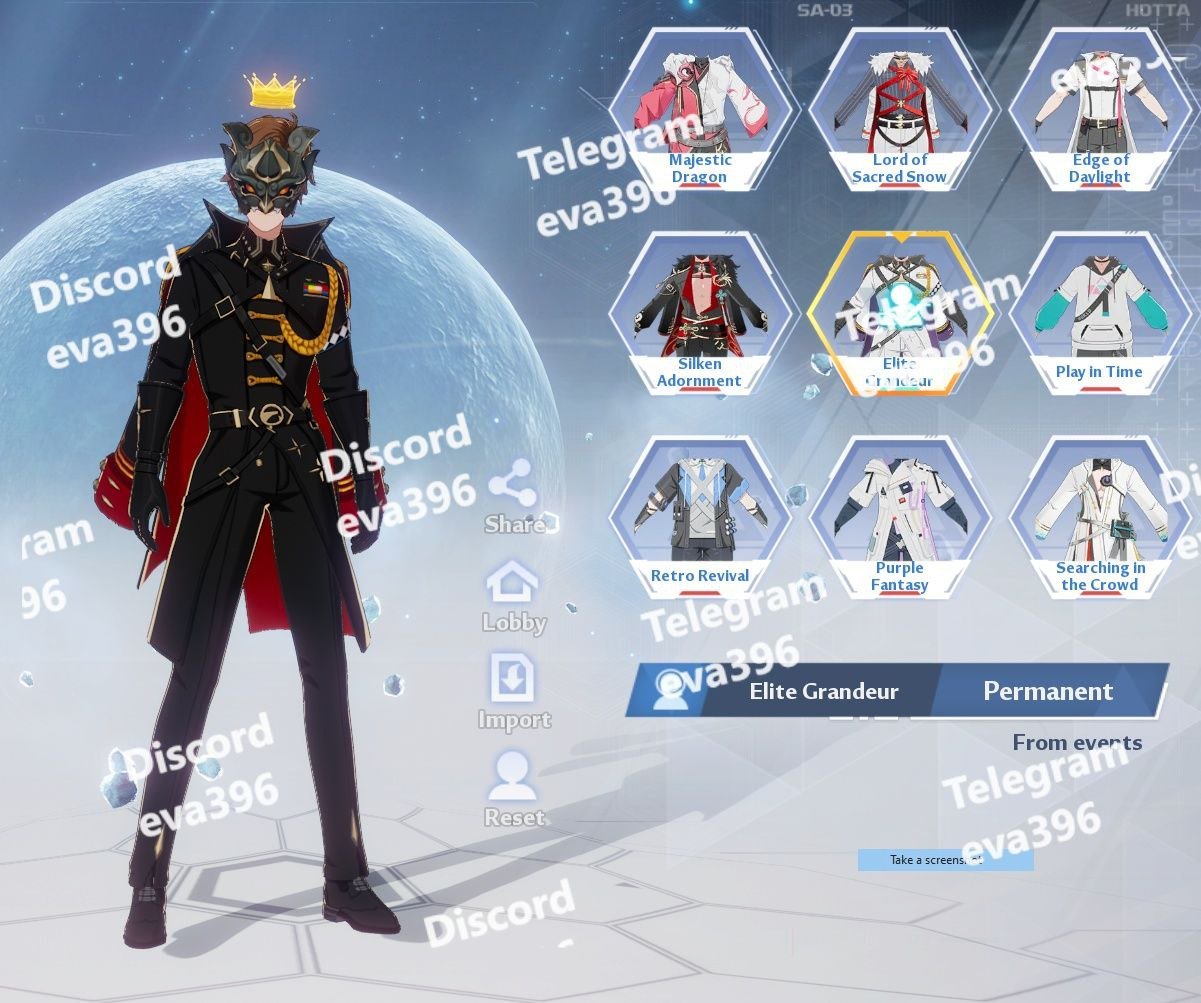Choose the Lord of Sacred Snow outfit
This screenshot has width=1201, height=1003.
900,108
